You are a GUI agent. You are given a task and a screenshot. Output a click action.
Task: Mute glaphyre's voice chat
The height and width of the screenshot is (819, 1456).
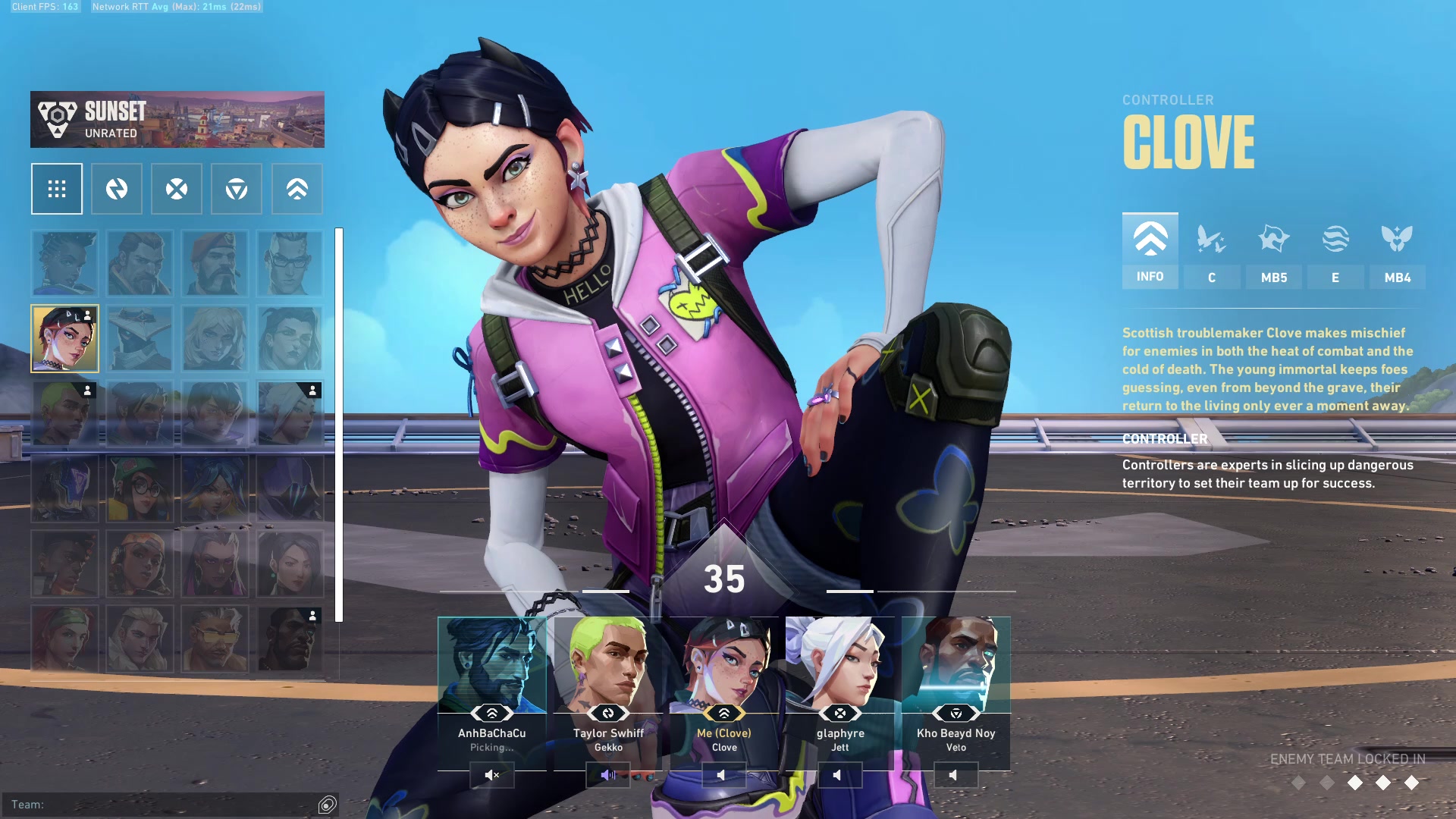[x=838, y=775]
